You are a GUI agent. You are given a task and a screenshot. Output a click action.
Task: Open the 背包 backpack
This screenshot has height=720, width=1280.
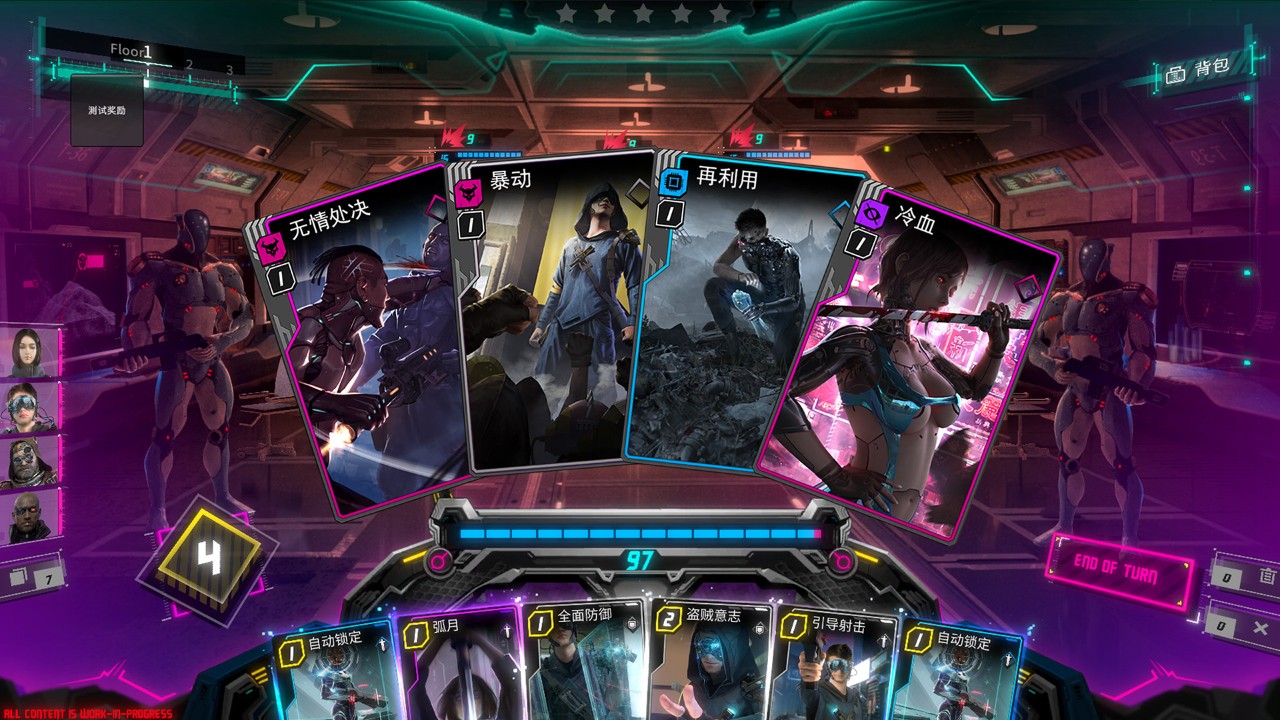pos(1198,71)
